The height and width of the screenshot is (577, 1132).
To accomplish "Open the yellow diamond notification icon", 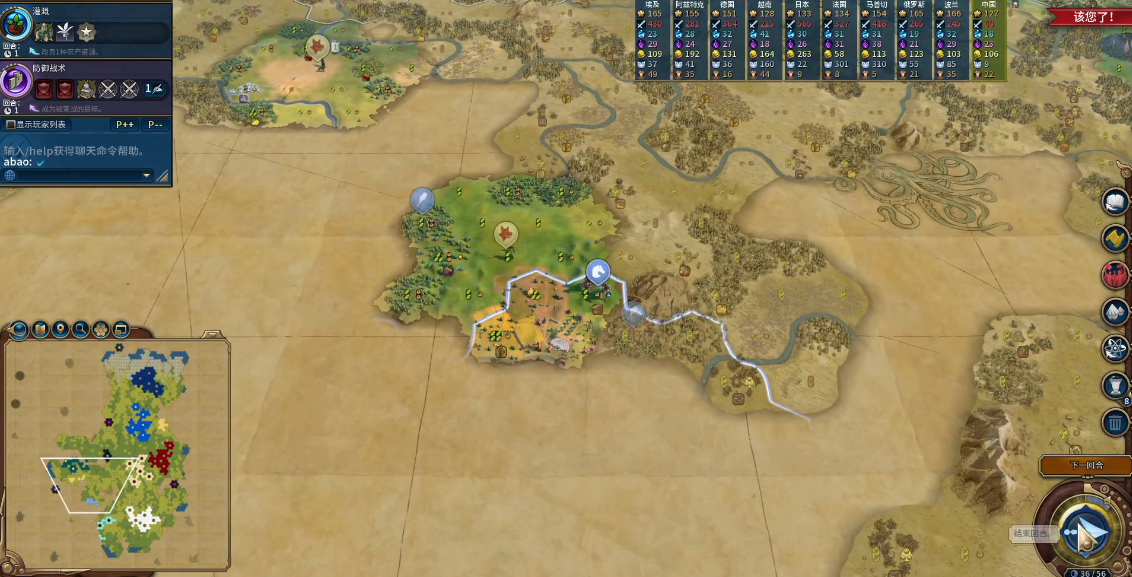I will [1115, 238].
